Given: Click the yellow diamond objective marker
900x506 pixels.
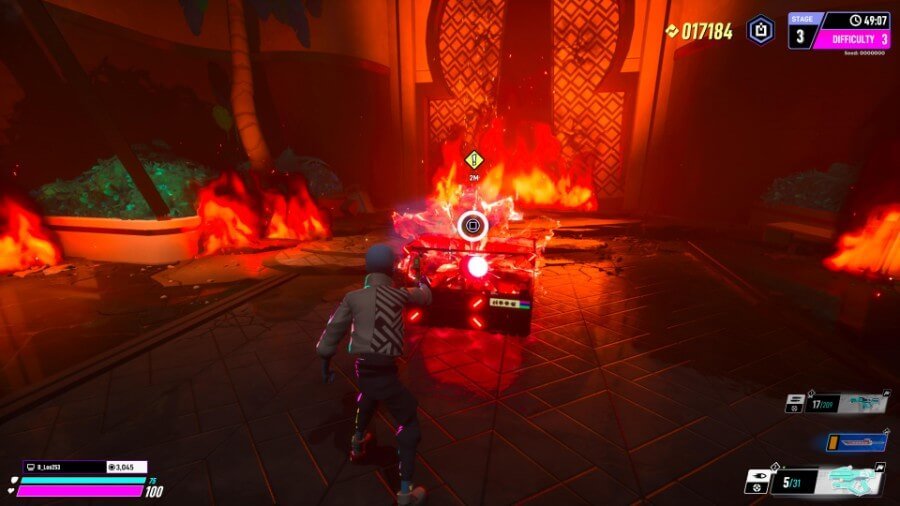Looking at the screenshot, I should [474, 159].
